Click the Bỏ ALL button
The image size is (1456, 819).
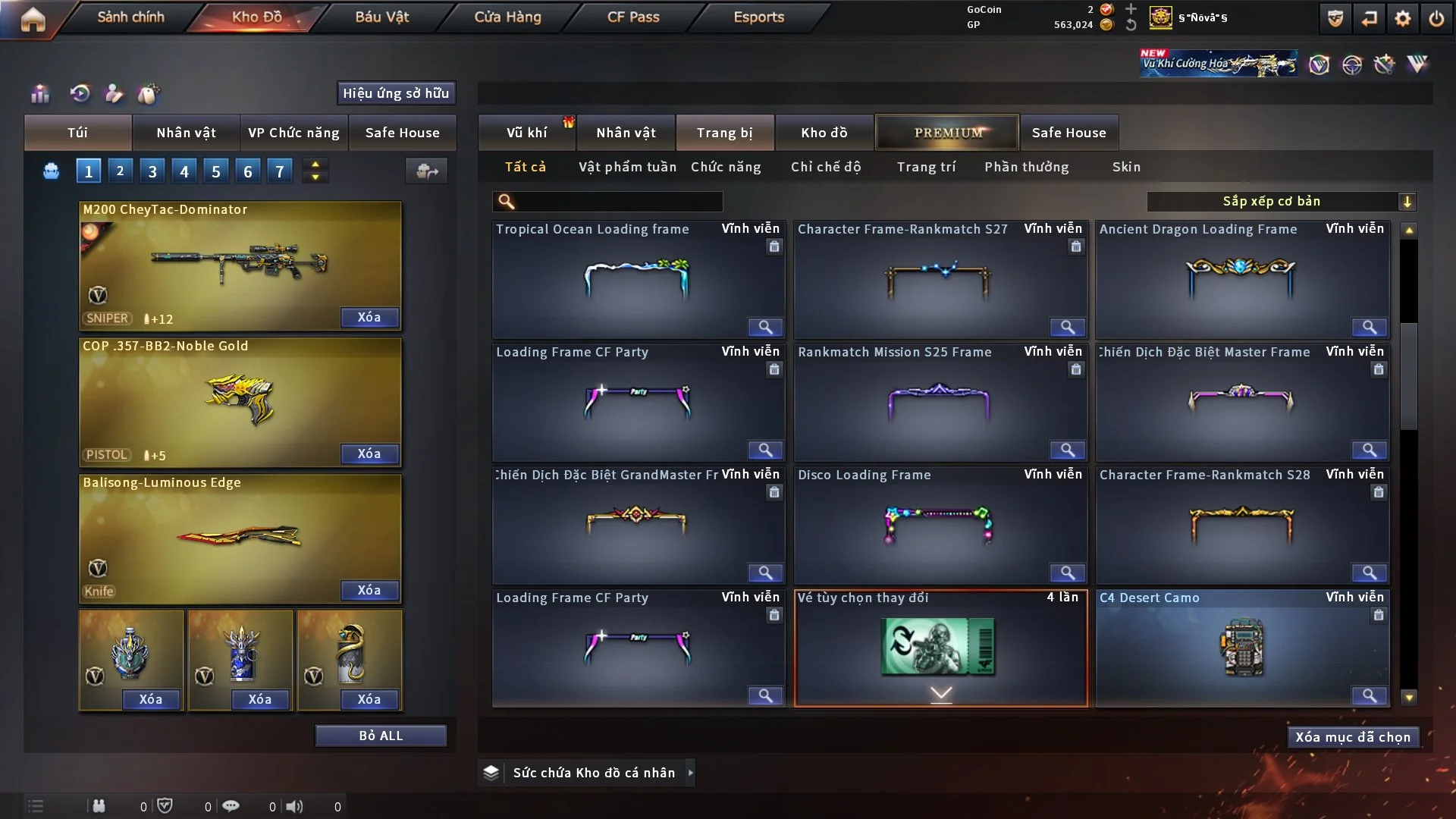point(381,736)
